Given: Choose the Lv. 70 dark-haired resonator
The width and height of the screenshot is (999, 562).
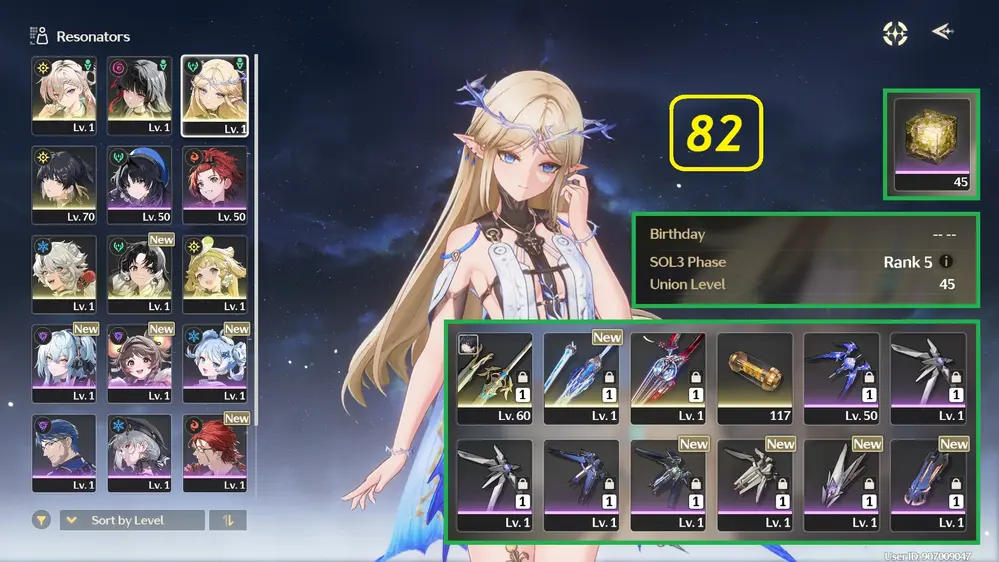Looking at the screenshot, I should 64,185.
